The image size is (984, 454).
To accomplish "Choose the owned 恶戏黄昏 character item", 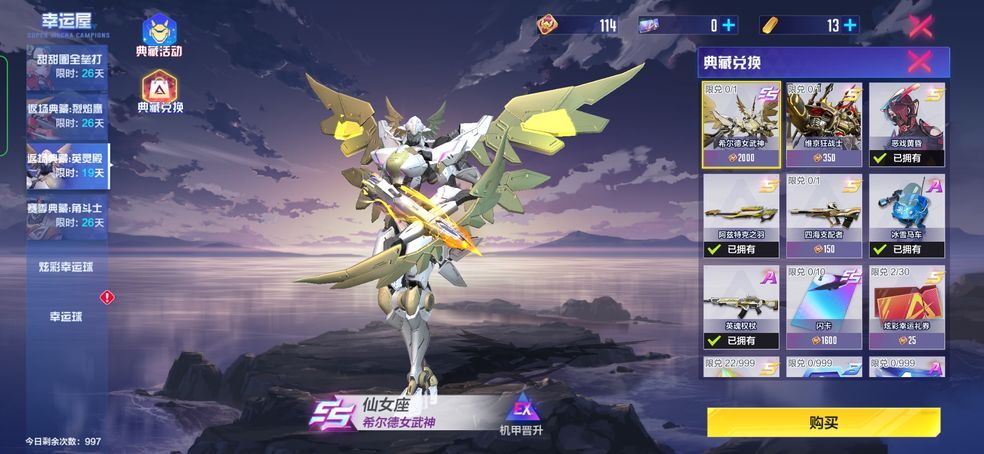I will click(906, 123).
